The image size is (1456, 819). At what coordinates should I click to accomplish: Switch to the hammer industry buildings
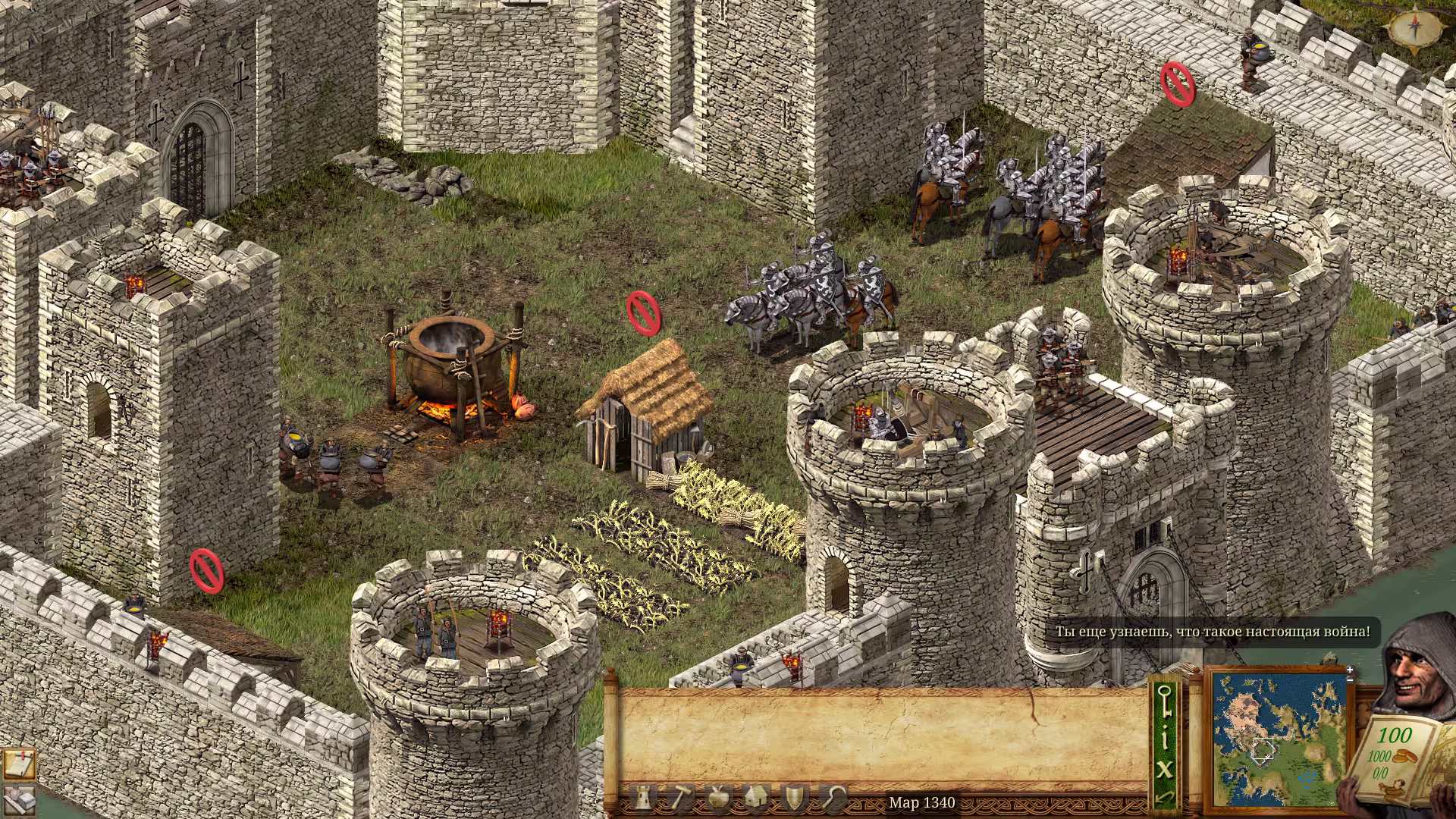tap(679, 798)
